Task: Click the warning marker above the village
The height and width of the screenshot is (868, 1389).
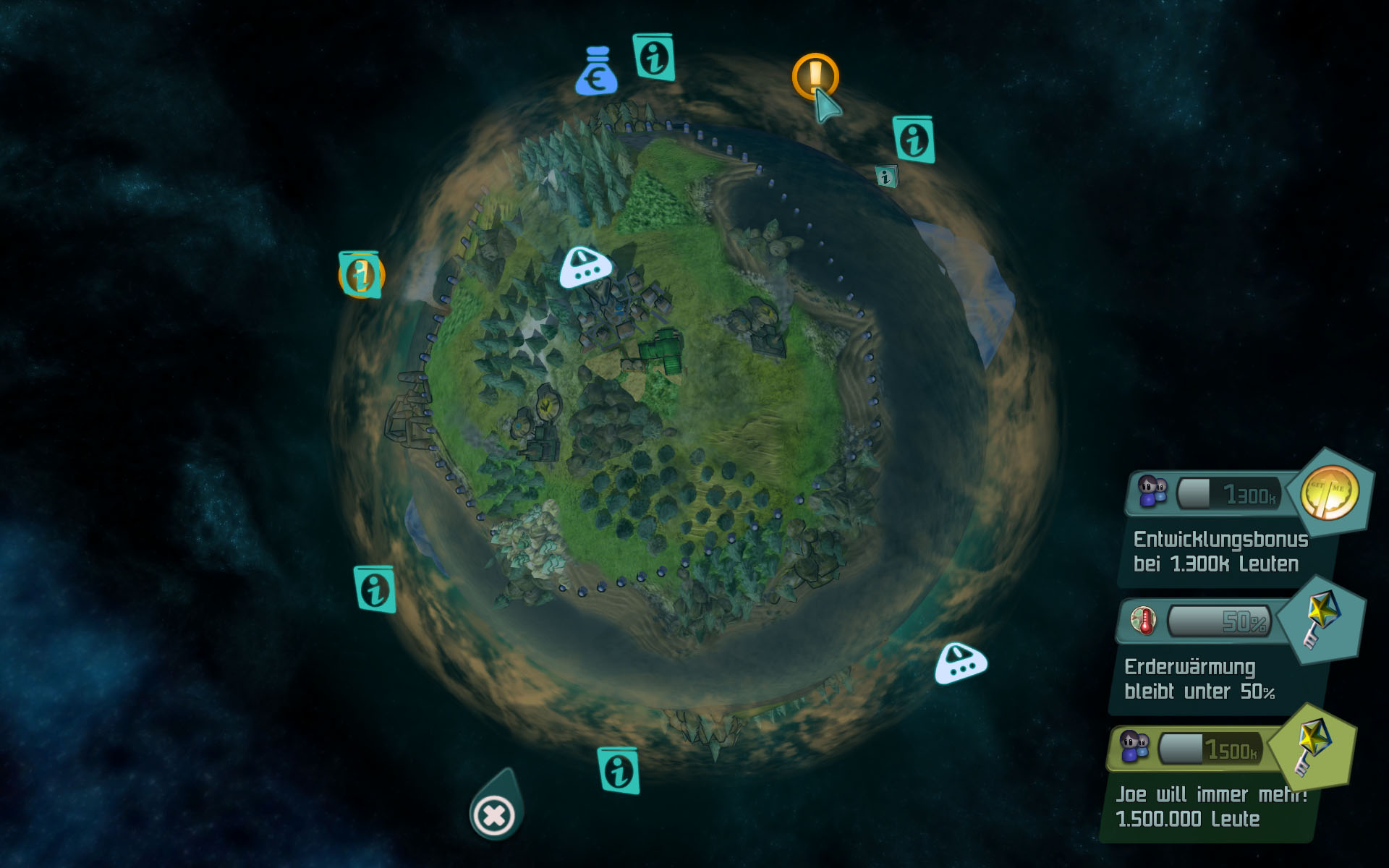Action: 586,267
